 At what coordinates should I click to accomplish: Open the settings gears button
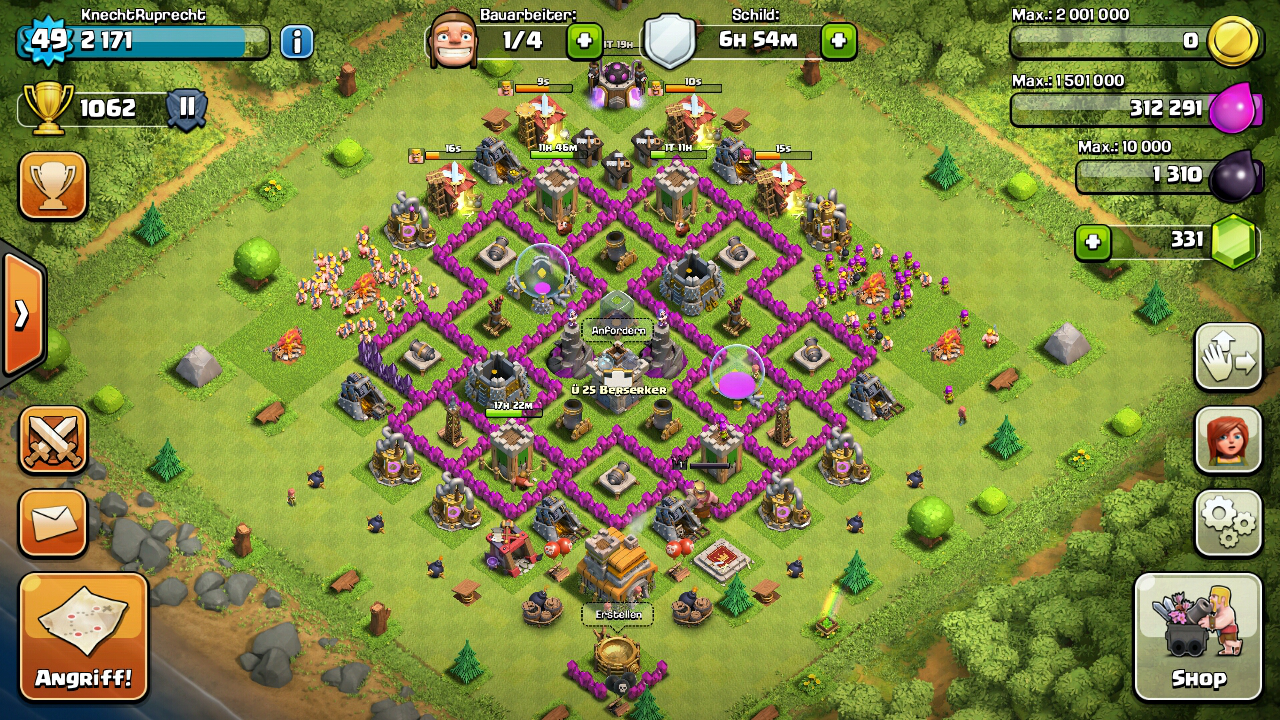pyautogui.click(x=1228, y=522)
